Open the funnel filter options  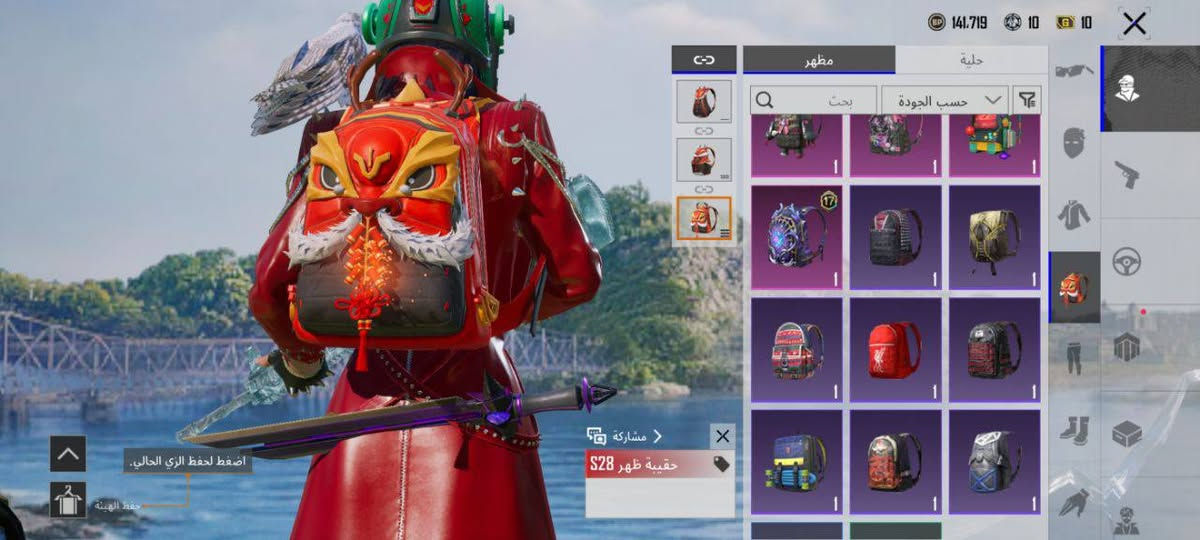(x=1026, y=100)
